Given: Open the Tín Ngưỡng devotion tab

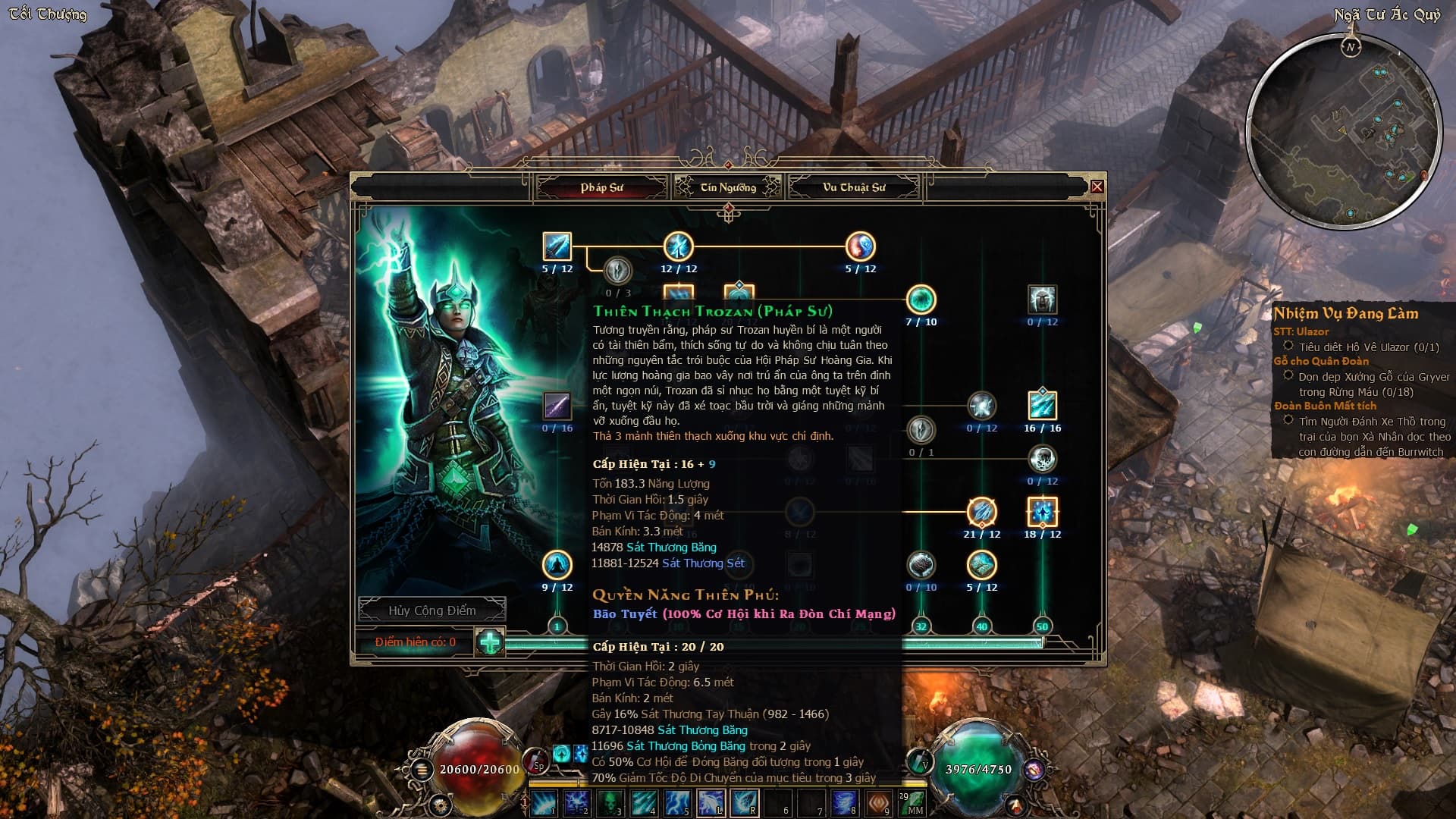Looking at the screenshot, I should tap(728, 187).
